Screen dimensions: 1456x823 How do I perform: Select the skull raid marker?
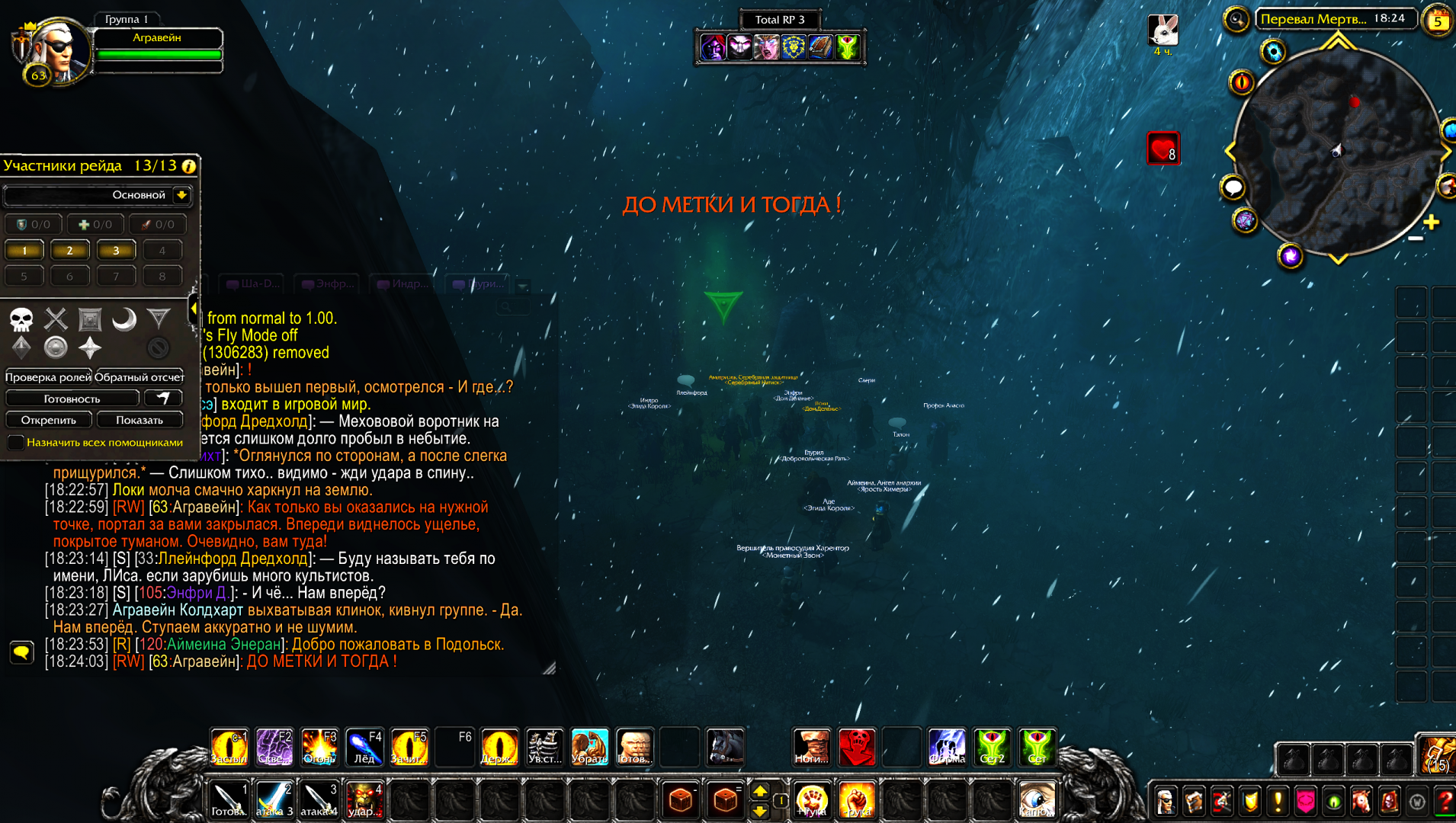point(21,319)
